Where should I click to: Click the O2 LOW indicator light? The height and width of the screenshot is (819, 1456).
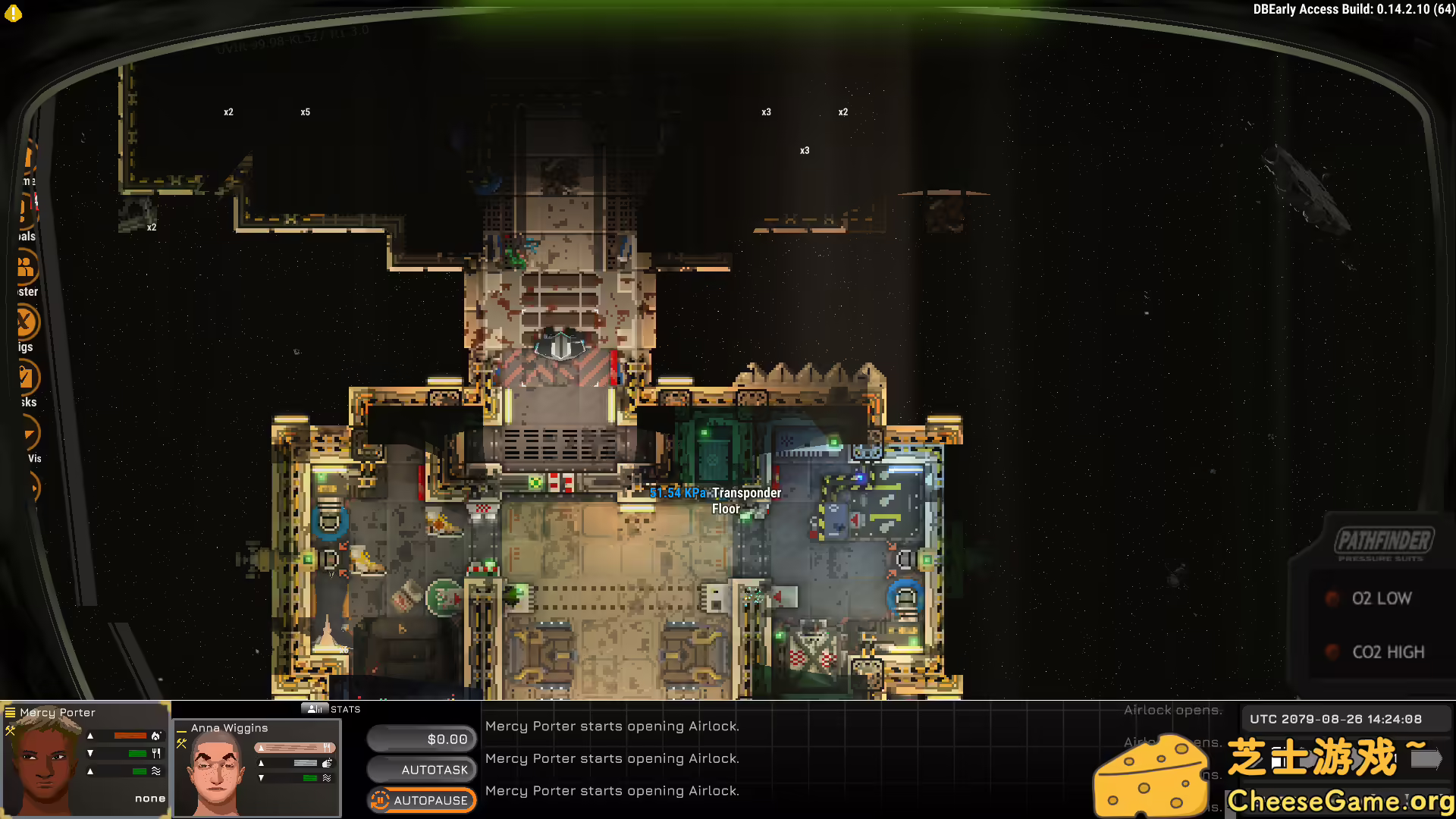pyautogui.click(x=1332, y=598)
